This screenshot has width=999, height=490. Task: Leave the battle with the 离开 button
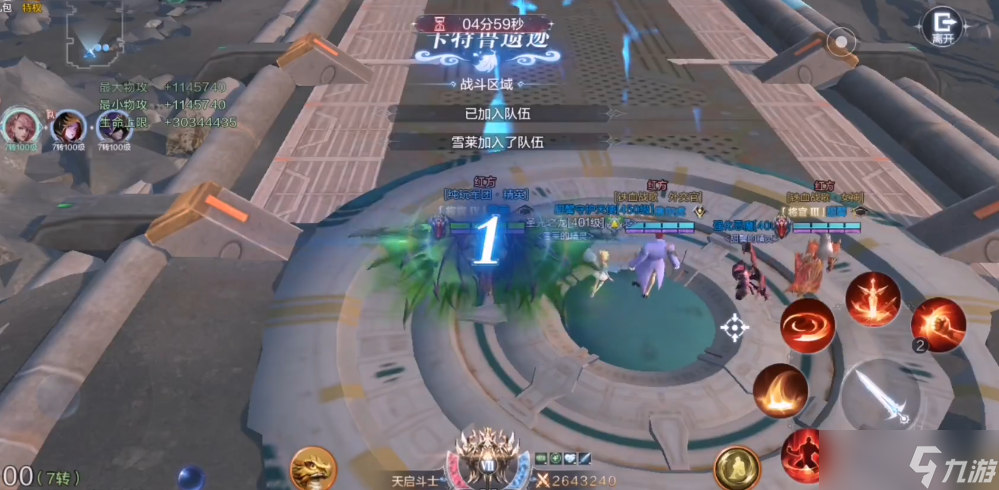pyautogui.click(x=941, y=27)
